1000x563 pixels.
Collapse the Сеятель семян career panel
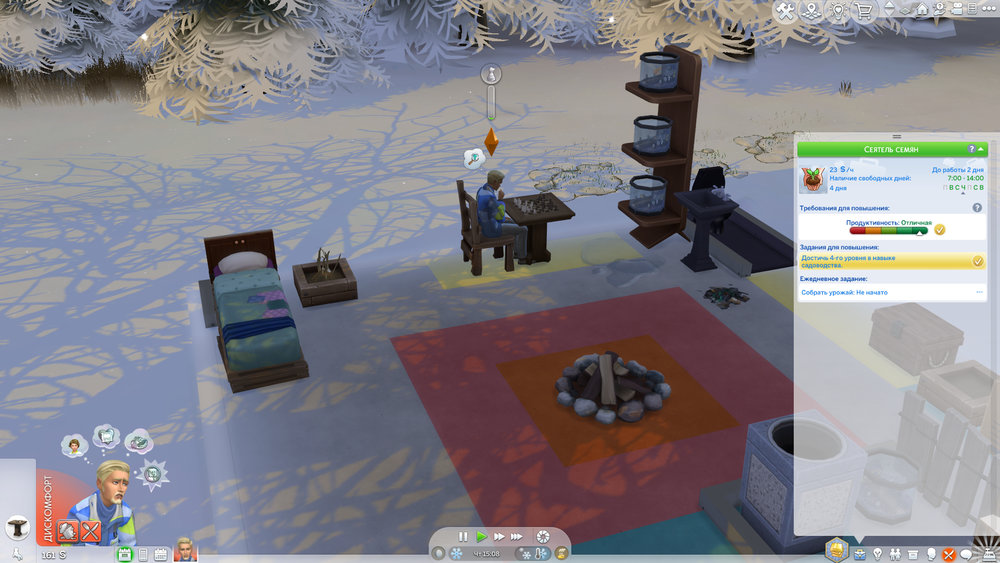(x=982, y=149)
